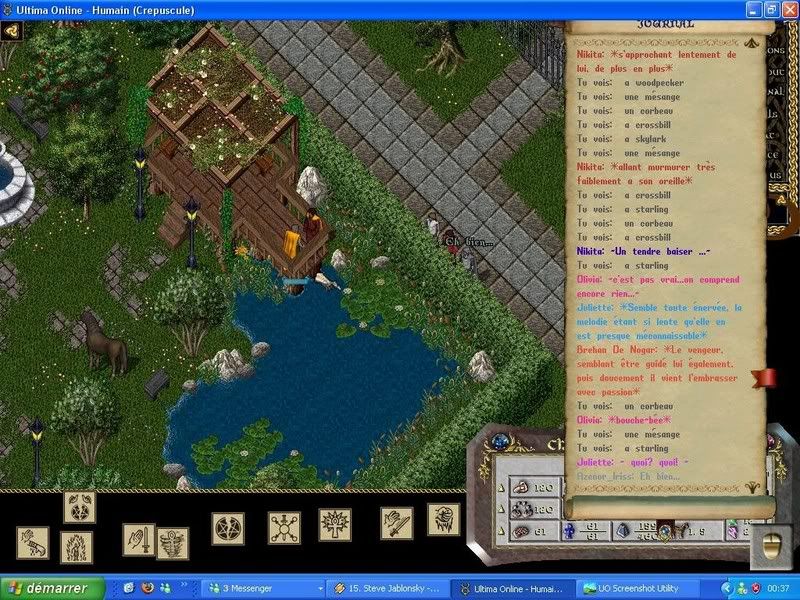The image size is (800, 600).
Task: Activate the clawed creature ability icon
Action: point(32,543)
